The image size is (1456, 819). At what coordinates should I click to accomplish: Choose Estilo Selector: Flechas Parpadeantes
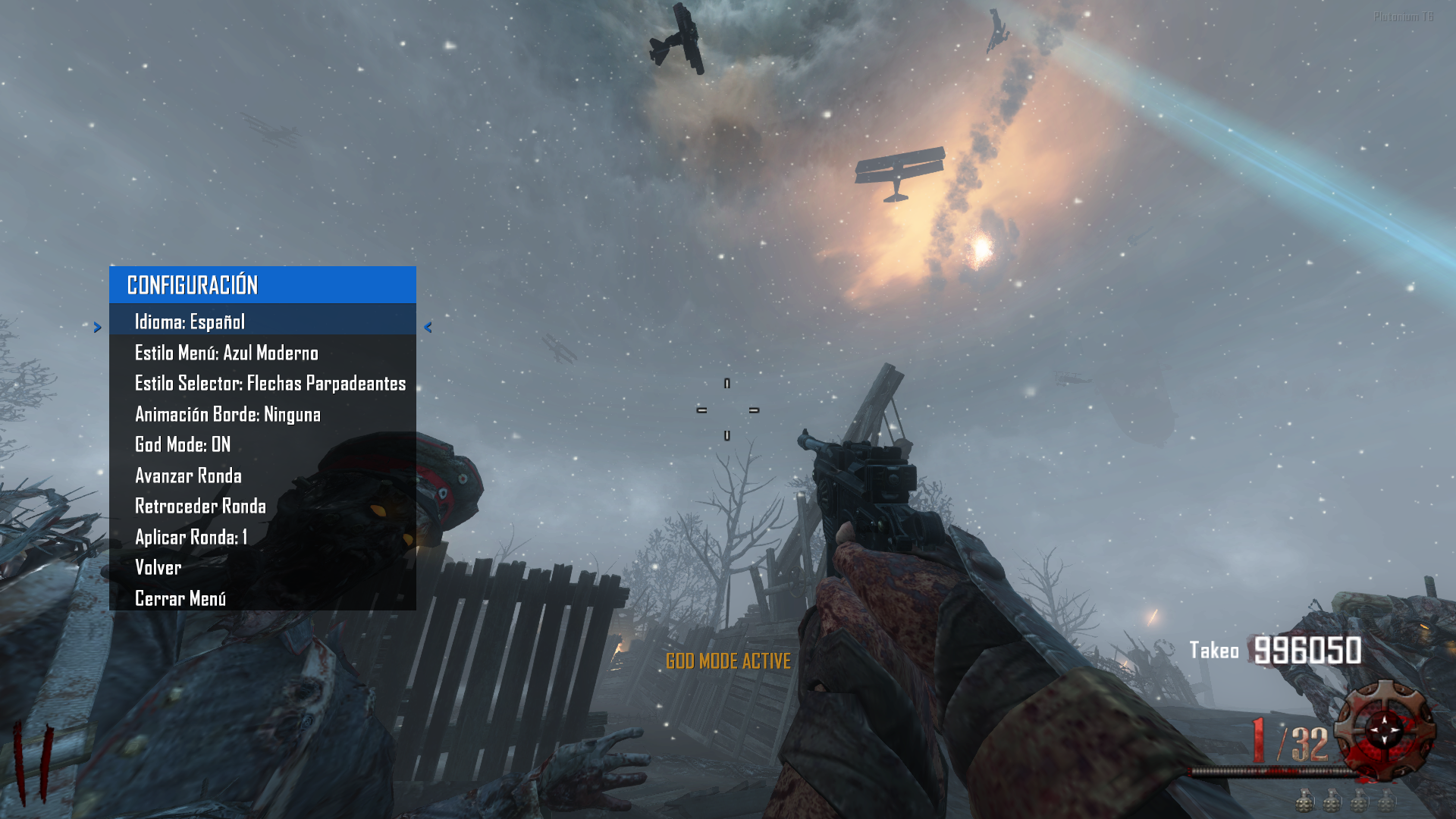tap(270, 384)
